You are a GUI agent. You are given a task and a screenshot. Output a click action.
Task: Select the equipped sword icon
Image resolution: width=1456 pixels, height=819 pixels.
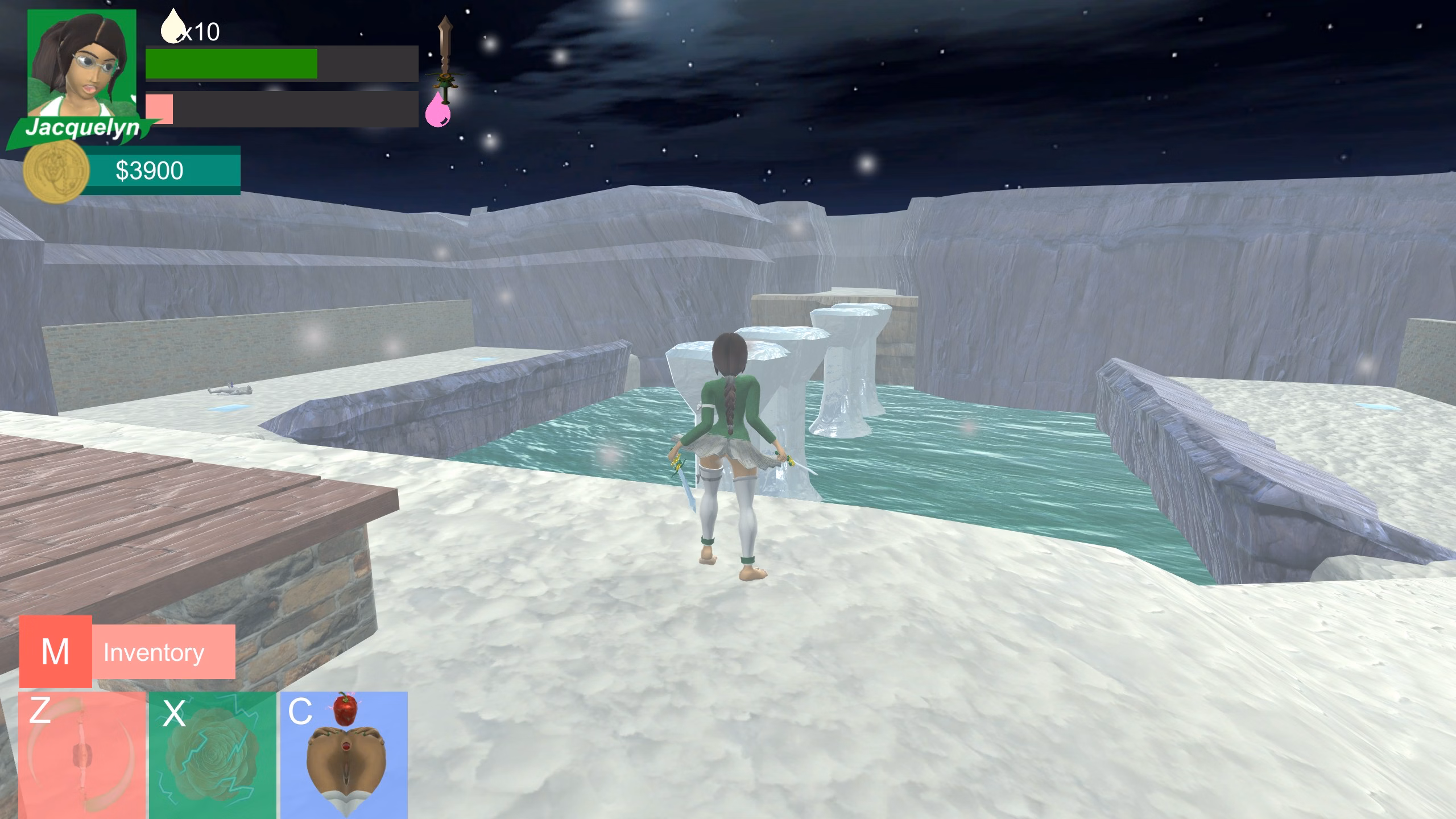(445, 57)
